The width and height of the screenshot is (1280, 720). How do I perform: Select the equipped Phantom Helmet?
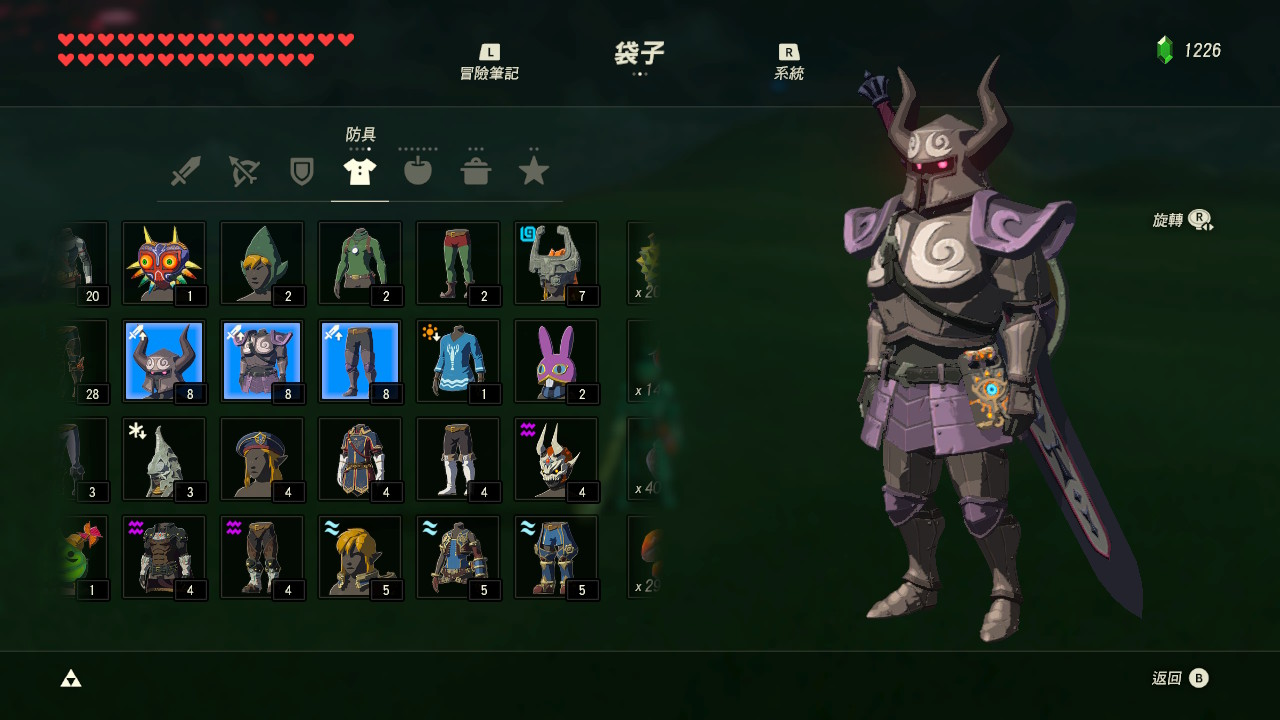point(163,358)
